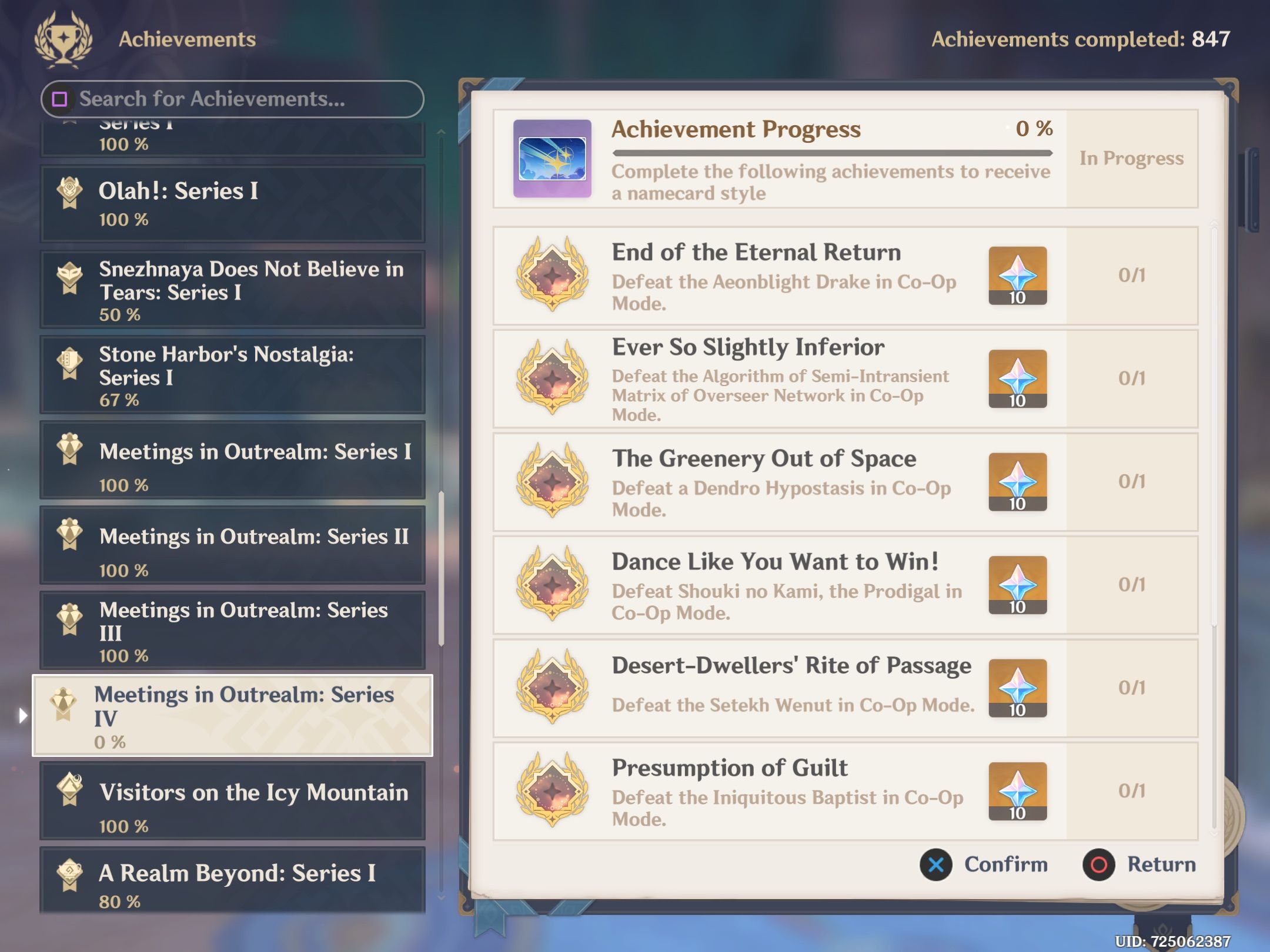Open the A Realm Beyond: Series I category
This screenshot has height=952, width=1270.
(x=232, y=879)
